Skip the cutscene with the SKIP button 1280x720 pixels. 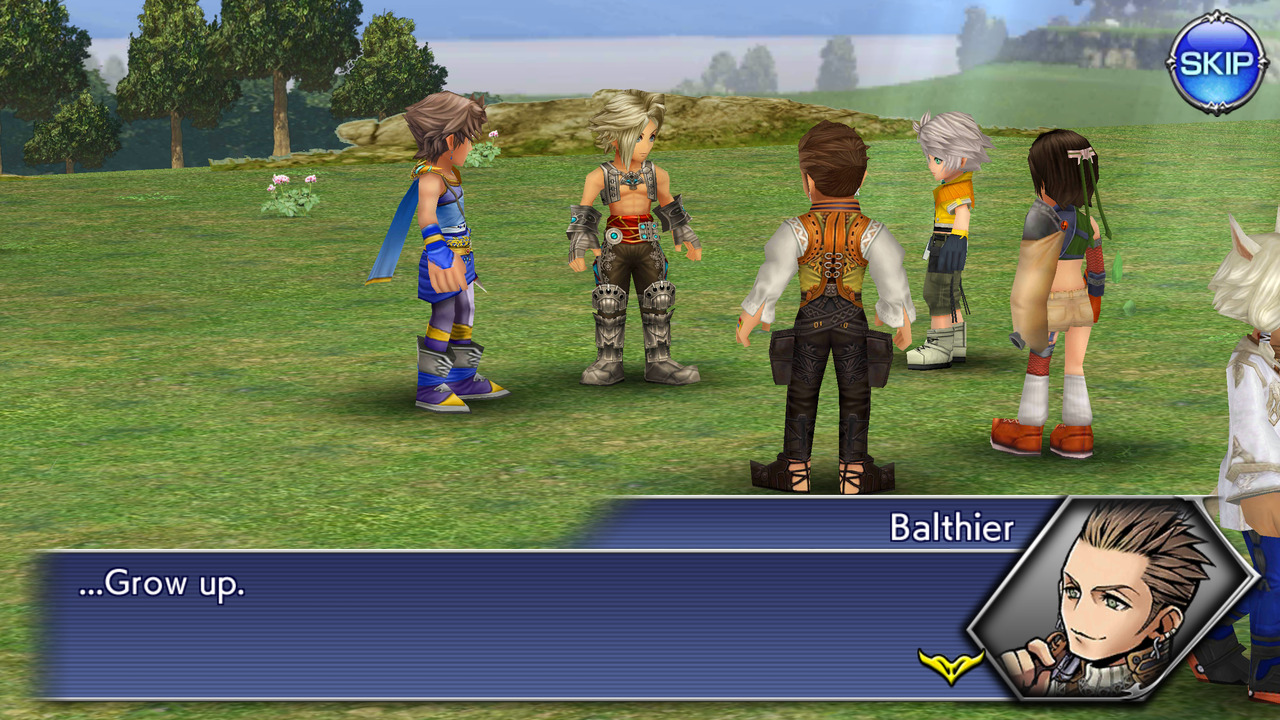tap(1216, 63)
